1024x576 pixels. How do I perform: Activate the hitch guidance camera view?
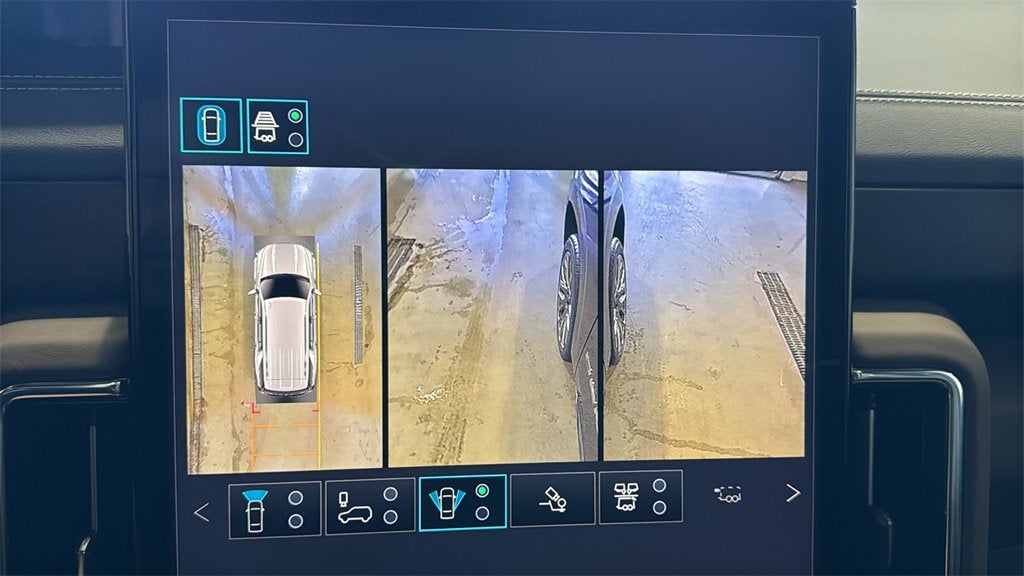pyautogui.click(x=552, y=499)
